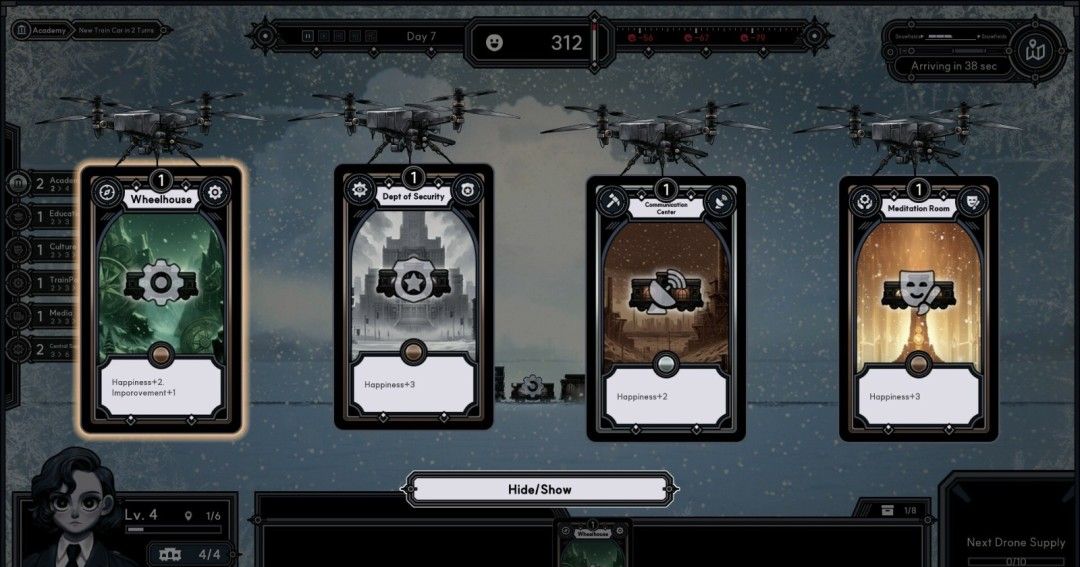Select the small Wheelhouse card in hand
The image size is (1080, 567).
(592, 542)
